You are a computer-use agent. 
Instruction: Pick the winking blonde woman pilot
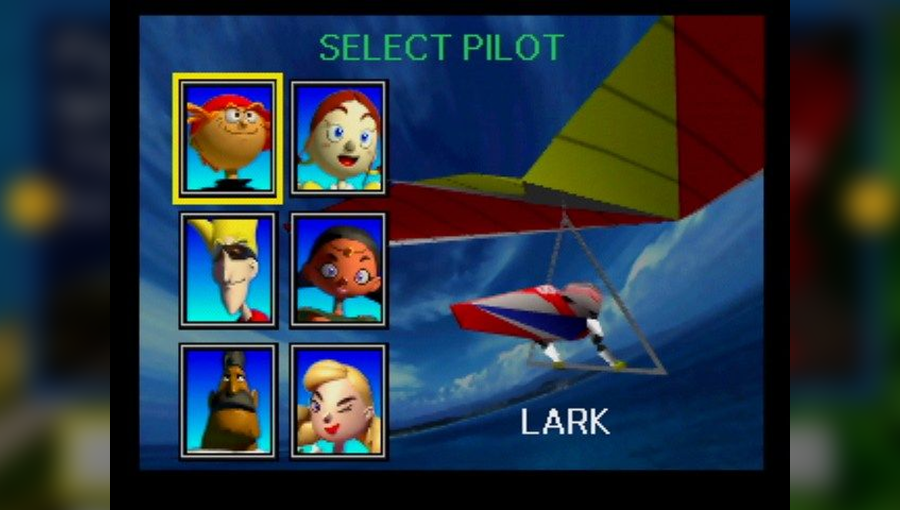(339, 400)
